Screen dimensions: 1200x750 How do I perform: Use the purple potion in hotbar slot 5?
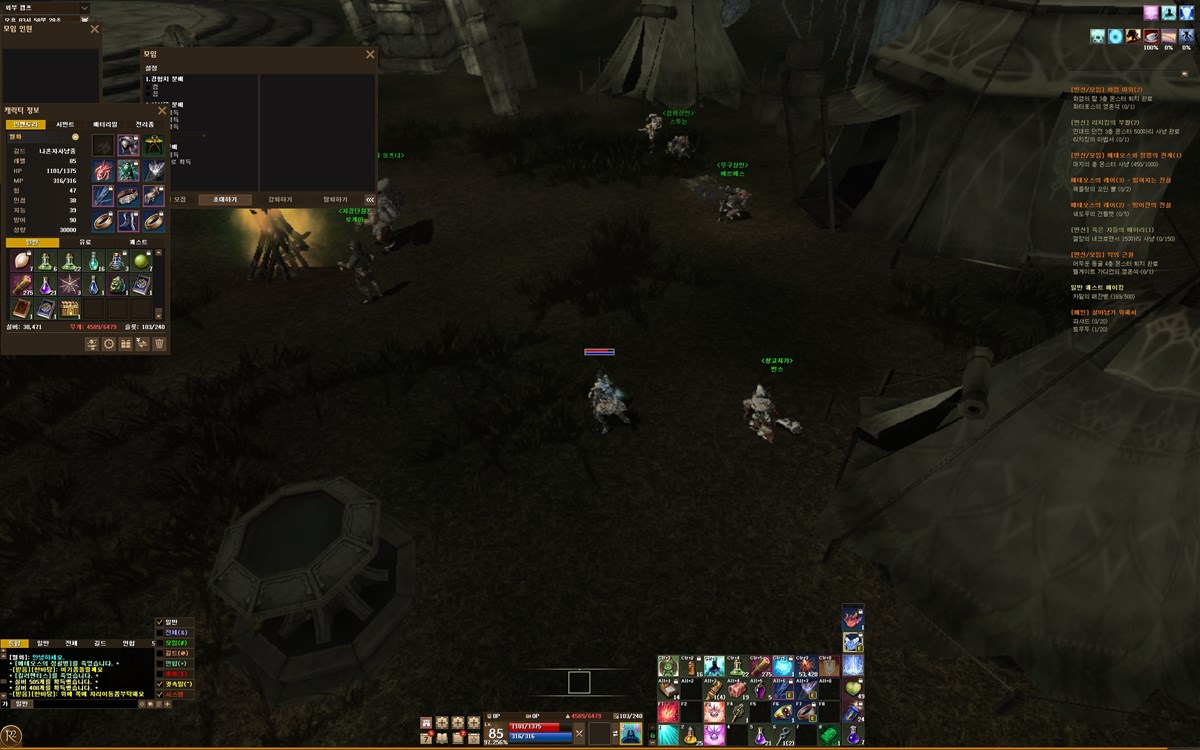point(762,735)
